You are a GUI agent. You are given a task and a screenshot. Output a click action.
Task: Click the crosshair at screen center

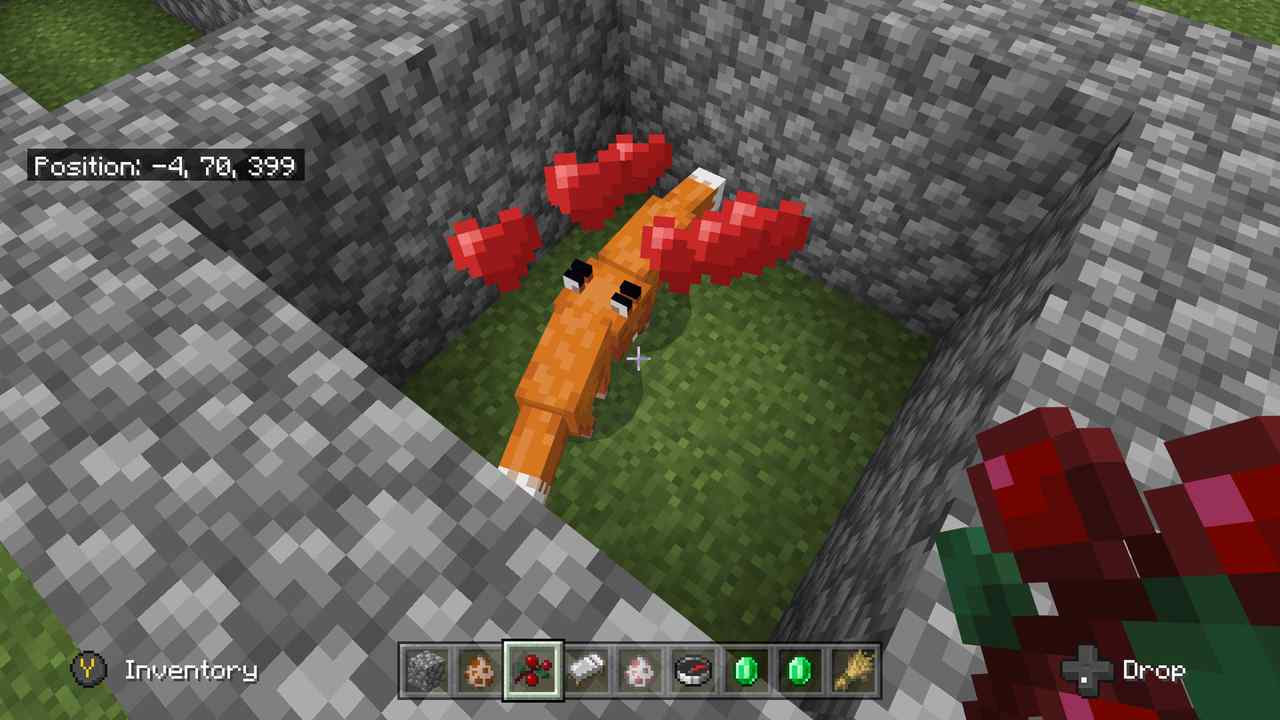pos(640,360)
